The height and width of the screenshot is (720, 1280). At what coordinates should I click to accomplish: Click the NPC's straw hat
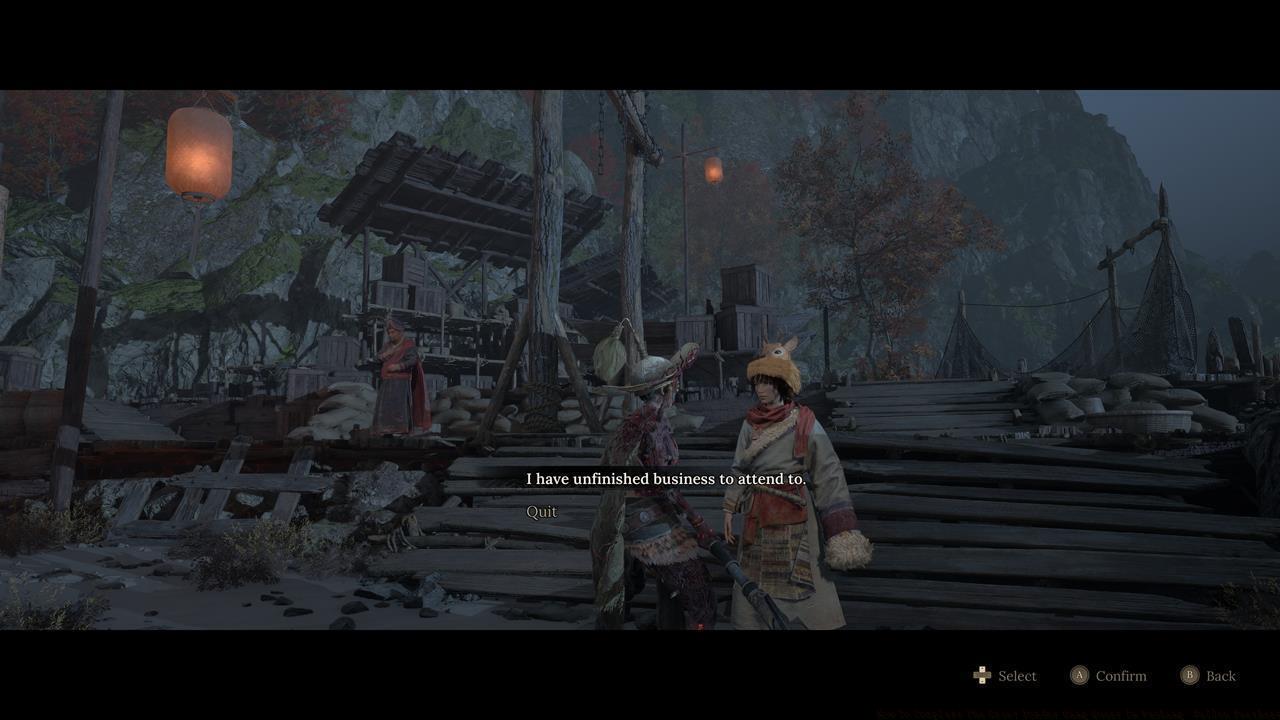[x=650, y=368]
